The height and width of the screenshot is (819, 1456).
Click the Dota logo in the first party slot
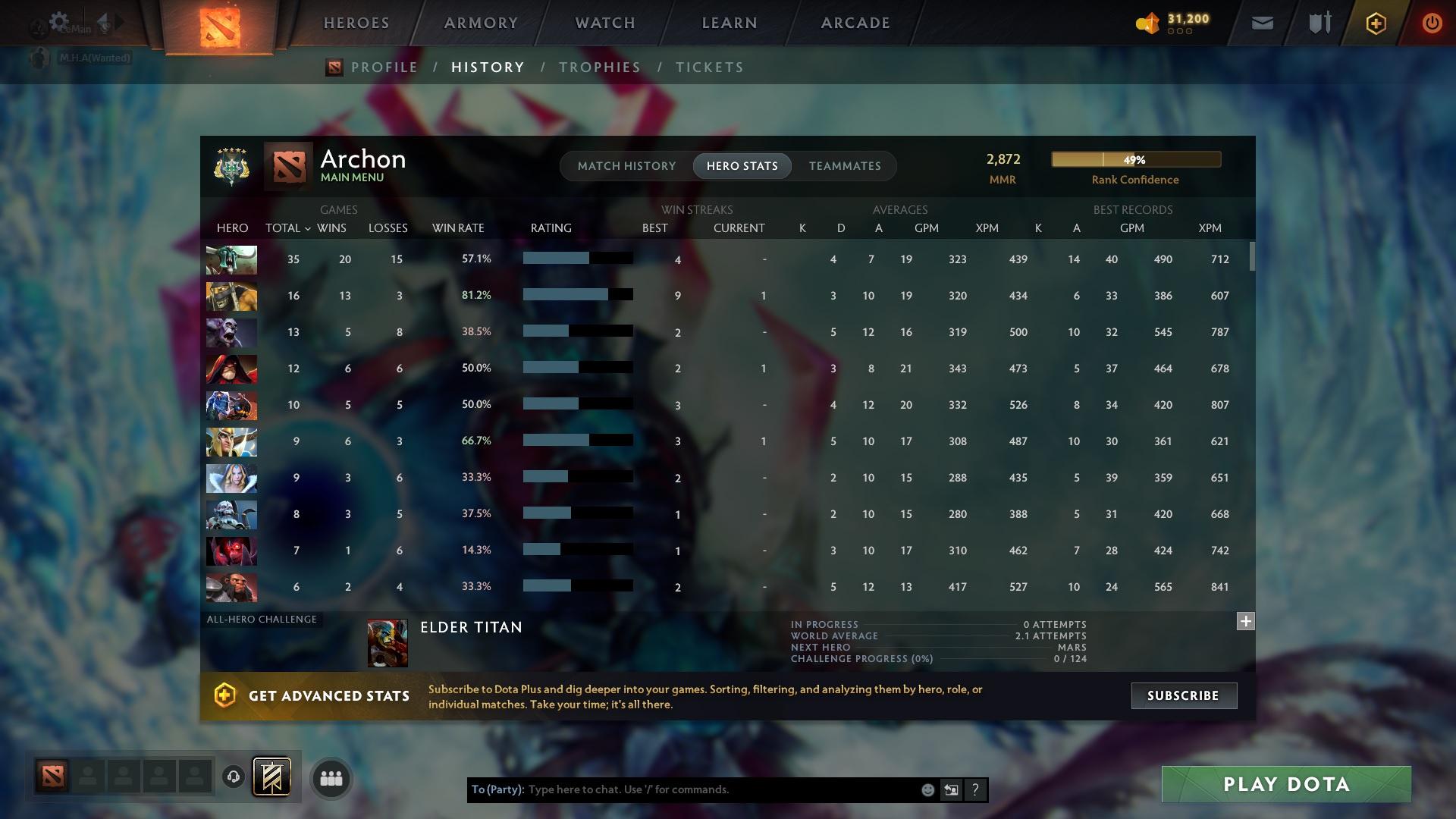pos(51,777)
